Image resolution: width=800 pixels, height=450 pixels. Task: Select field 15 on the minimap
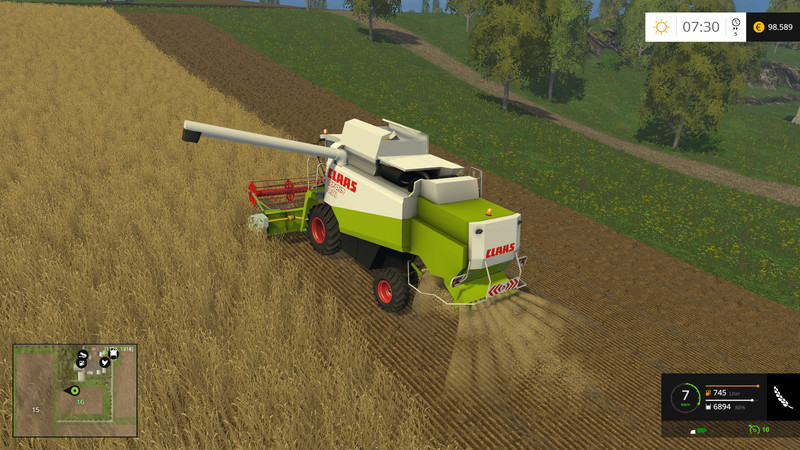pos(35,409)
